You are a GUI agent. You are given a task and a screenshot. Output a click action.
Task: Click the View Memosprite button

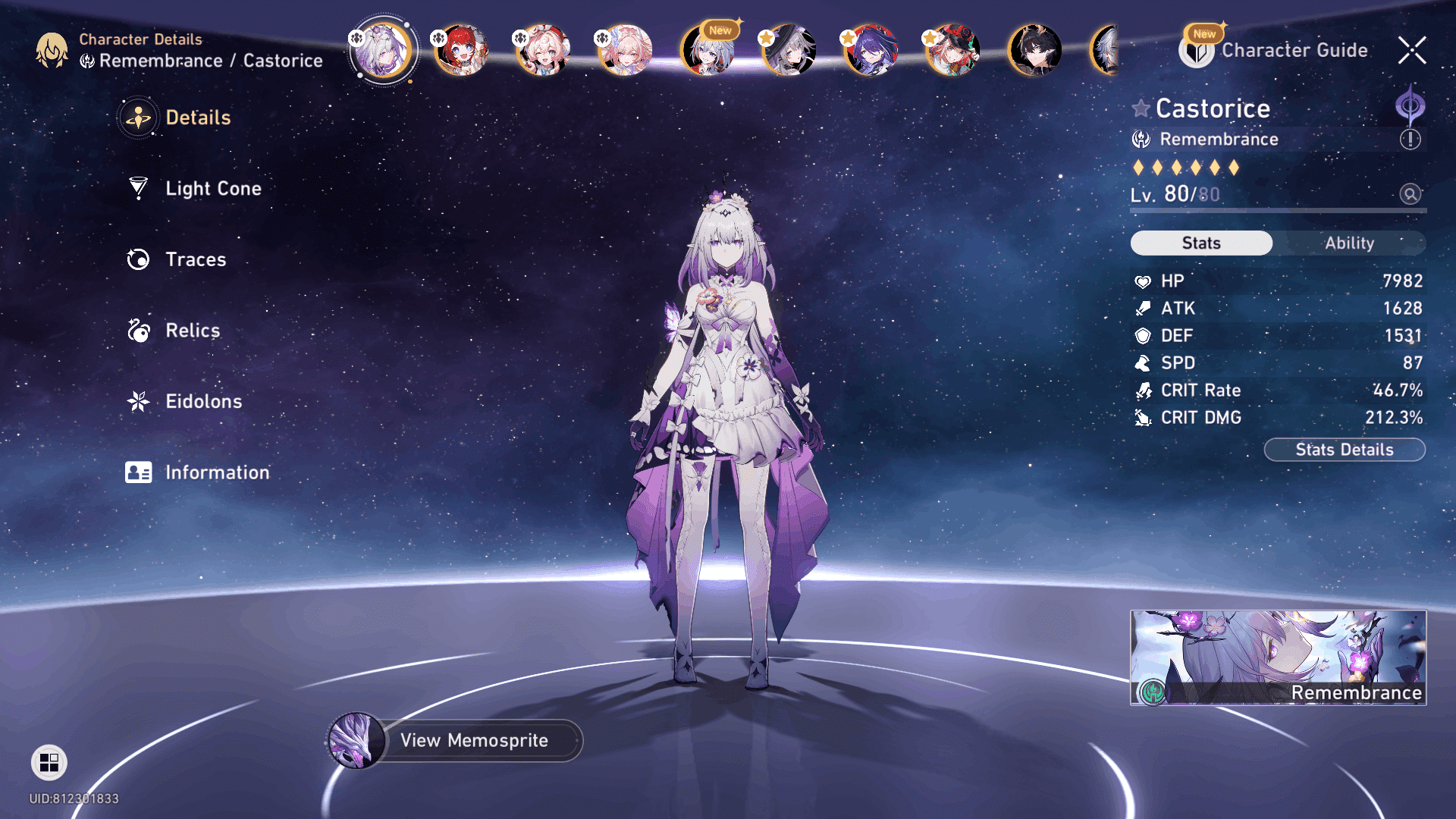click(473, 740)
